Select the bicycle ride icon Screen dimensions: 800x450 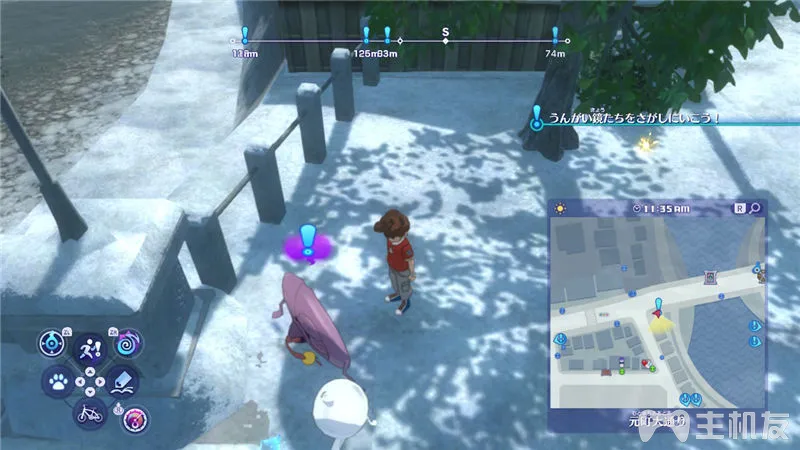[x=88, y=412]
